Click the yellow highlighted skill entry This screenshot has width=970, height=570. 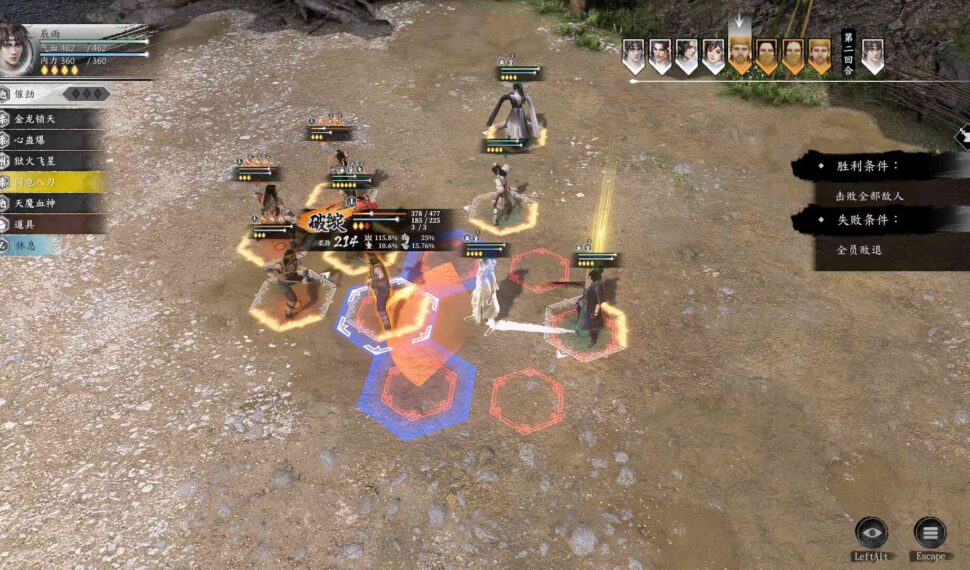tap(48, 182)
